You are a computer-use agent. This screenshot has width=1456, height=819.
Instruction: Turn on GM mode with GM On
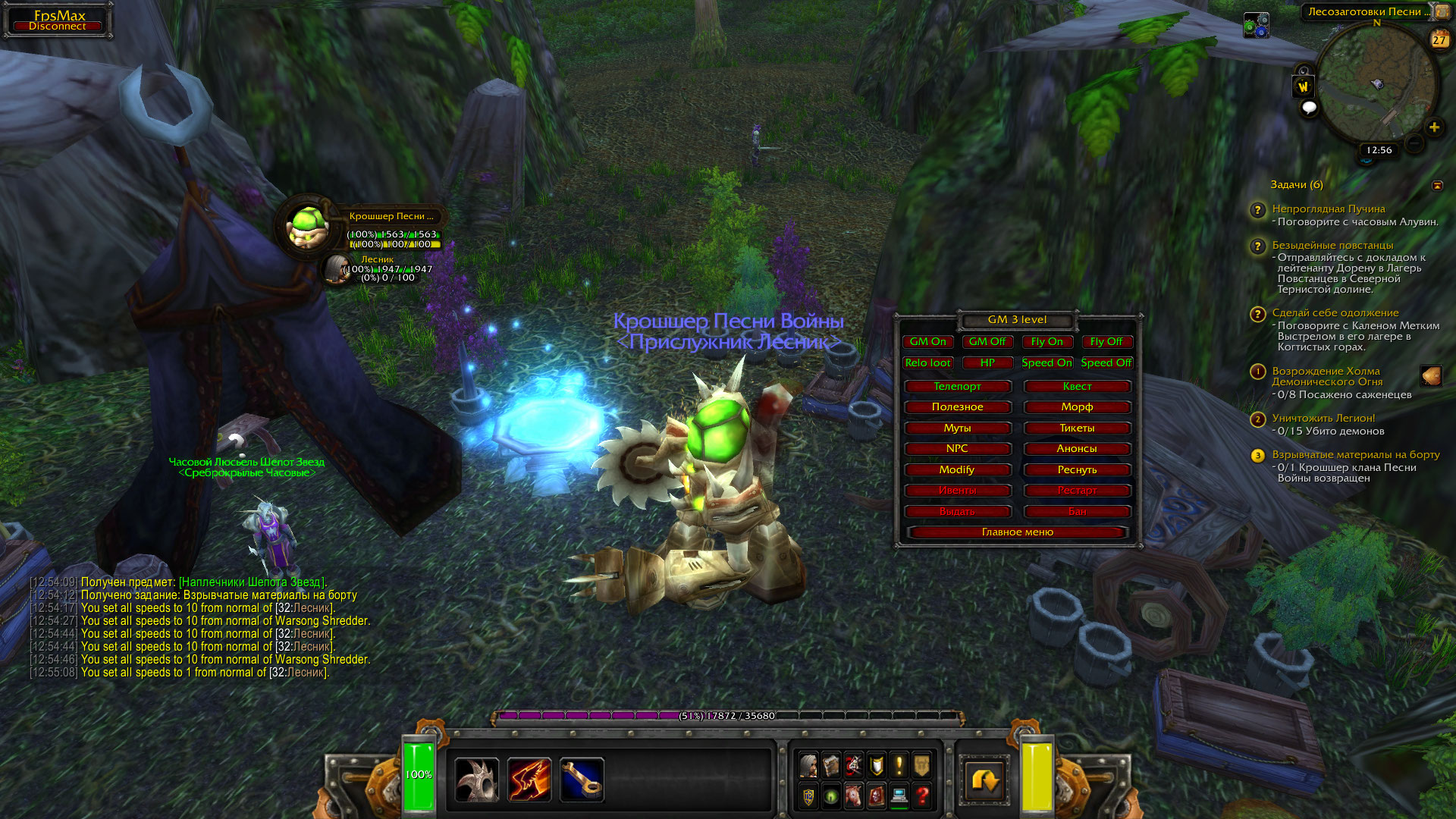click(x=927, y=342)
